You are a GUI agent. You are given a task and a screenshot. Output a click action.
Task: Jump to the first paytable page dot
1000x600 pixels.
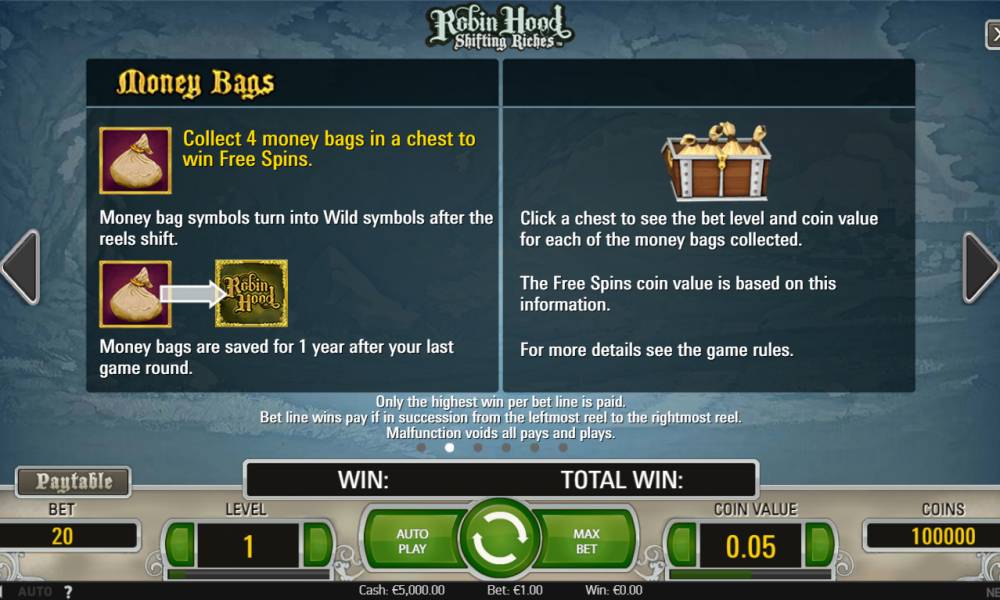[421, 448]
